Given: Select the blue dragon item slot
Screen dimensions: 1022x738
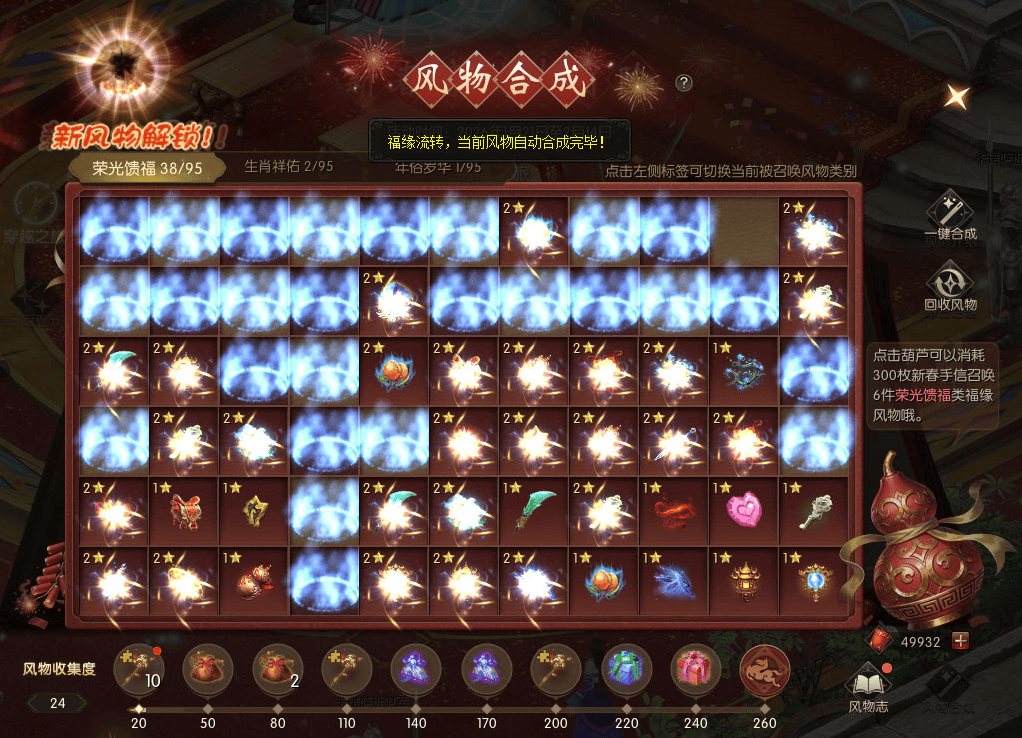Looking at the screenshot, I should (x=673, y=580).
